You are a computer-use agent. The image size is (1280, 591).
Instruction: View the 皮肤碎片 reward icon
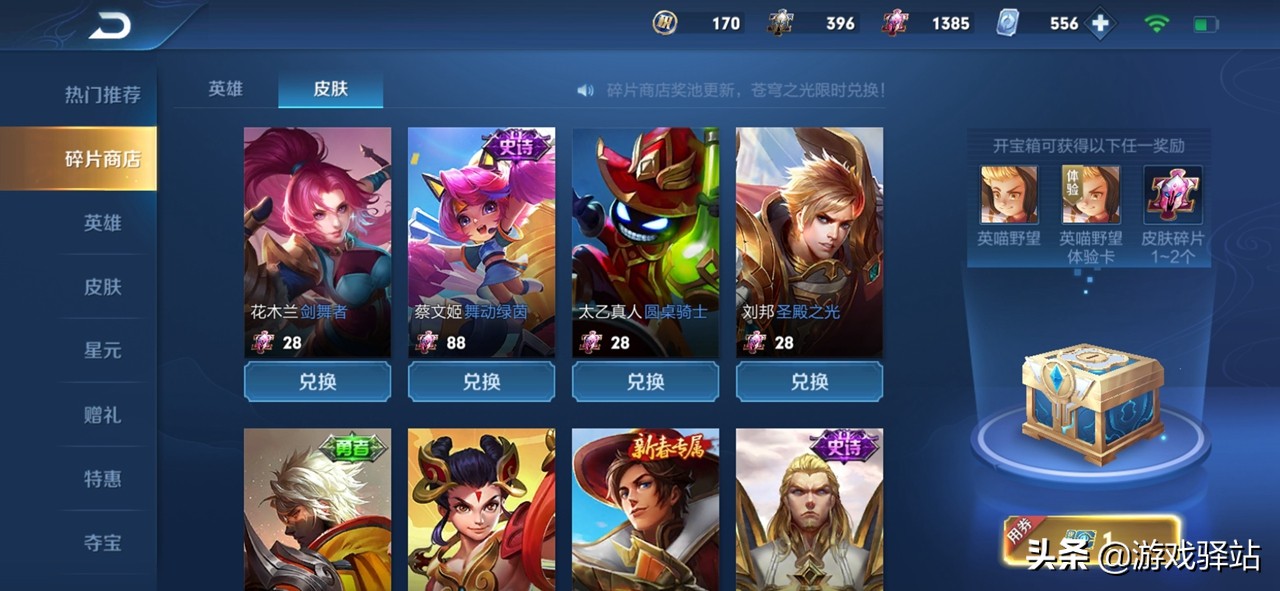coord(1172,194)
